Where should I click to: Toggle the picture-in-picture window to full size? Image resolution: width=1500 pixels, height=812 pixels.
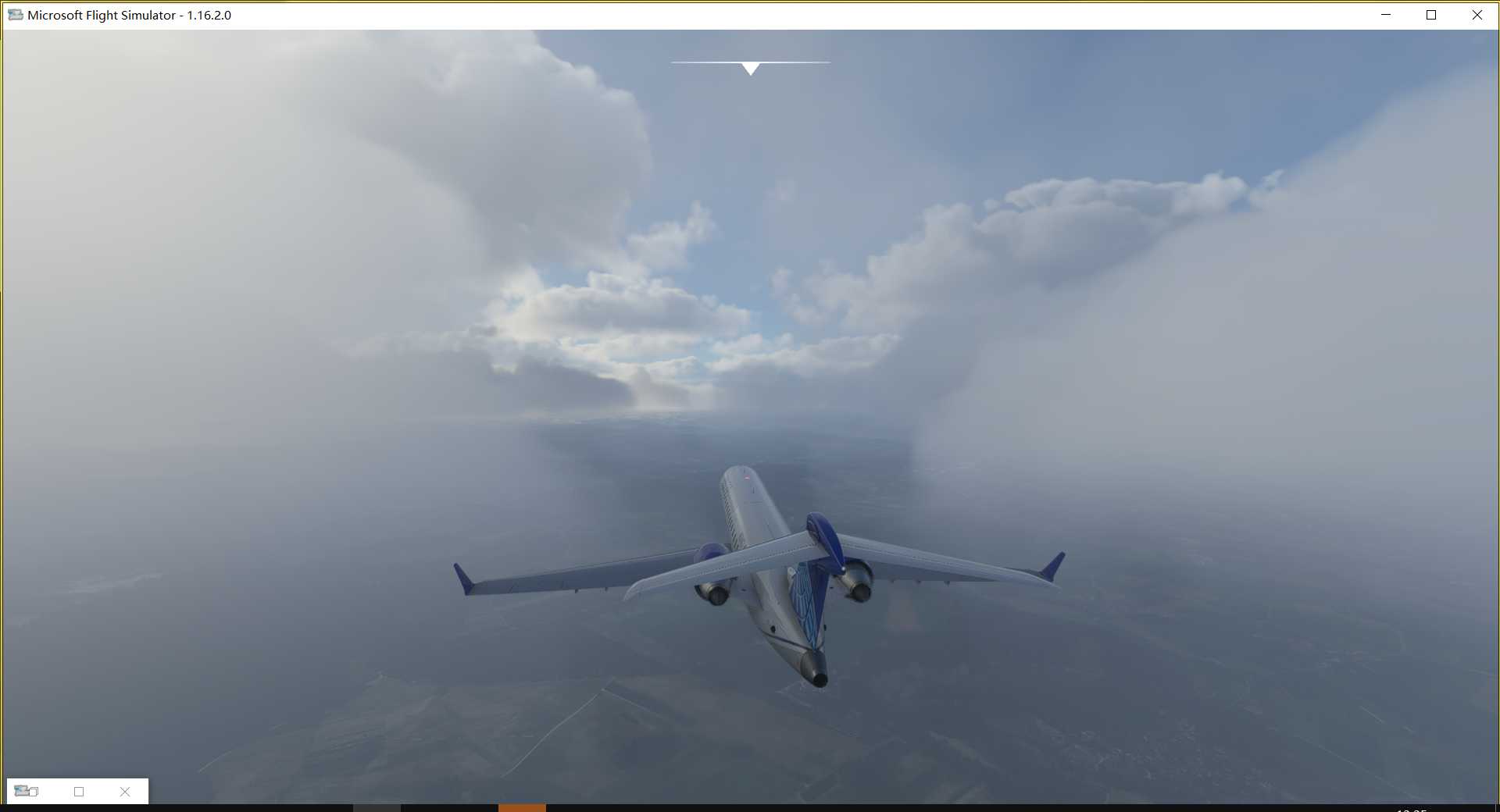[79, 792]
